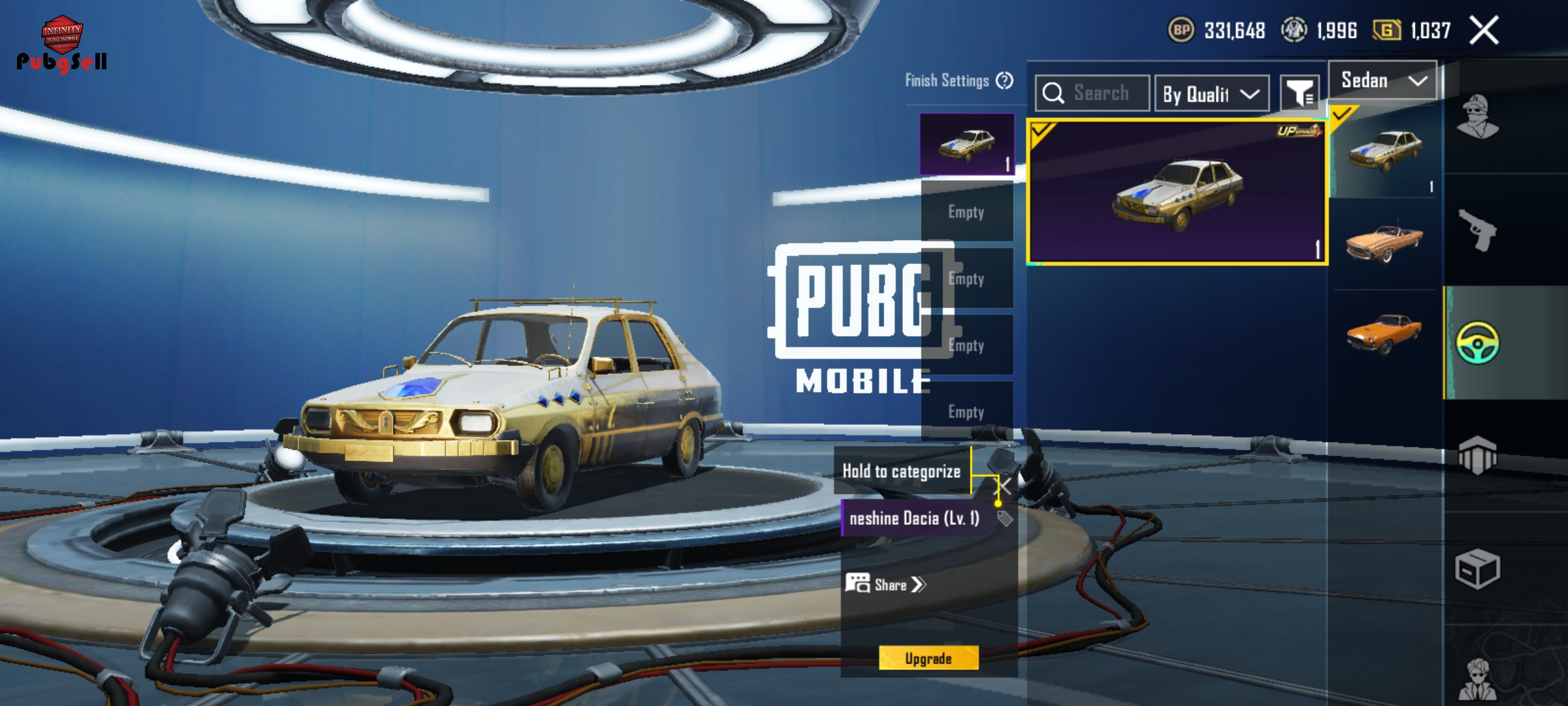Select the equipped gold Dacia thumbnail in sidebar
Viewport: 1568px width, 706px height.
point(1384,152)
